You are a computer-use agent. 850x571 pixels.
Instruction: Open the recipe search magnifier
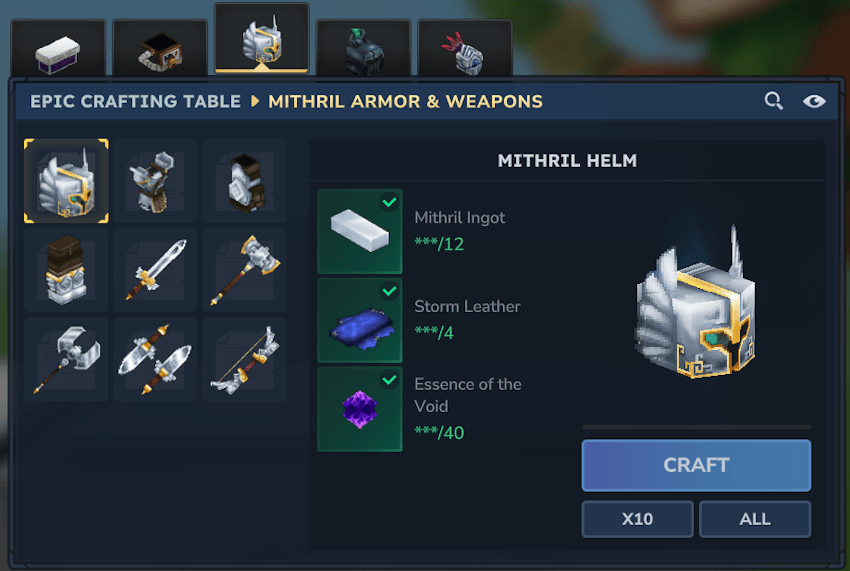[773, 101]
